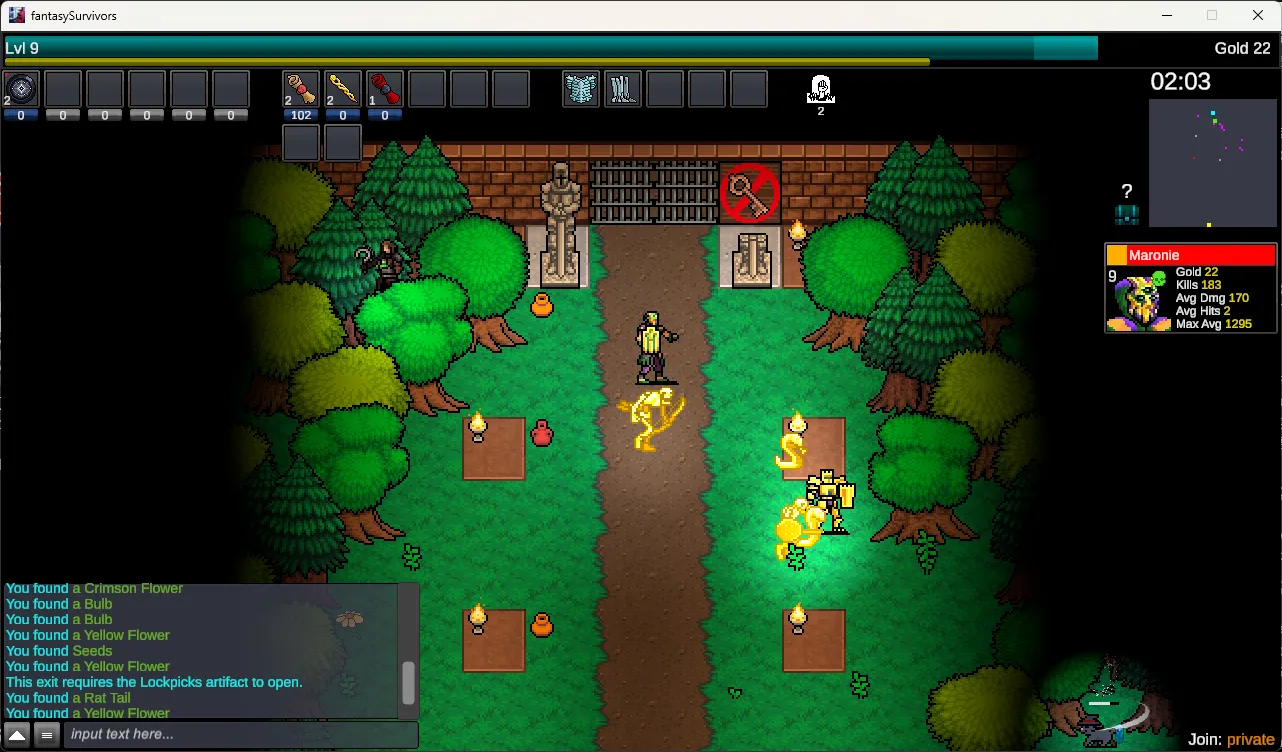Screen dimensions: 1282x752
Task: Close the fantasySurvivors window
Action: tap(1258, 15)
